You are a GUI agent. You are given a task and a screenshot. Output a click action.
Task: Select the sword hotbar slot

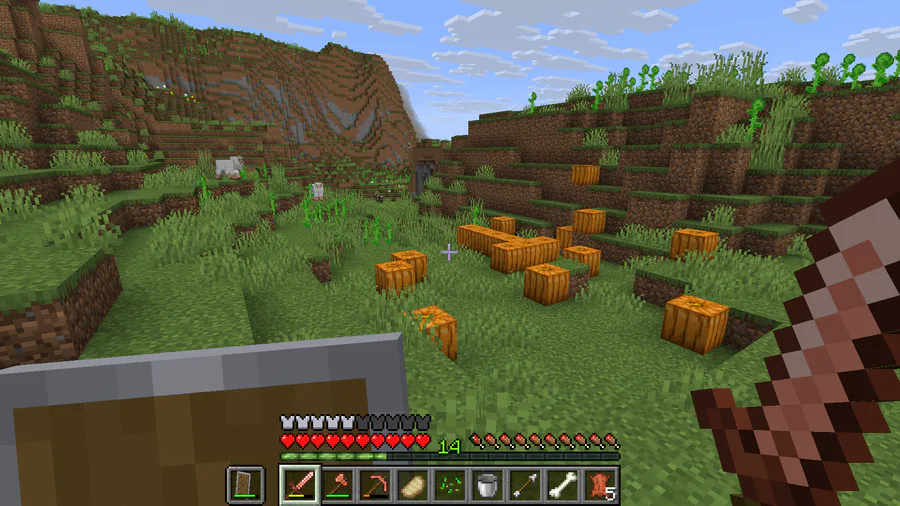[x=300, y=485]
